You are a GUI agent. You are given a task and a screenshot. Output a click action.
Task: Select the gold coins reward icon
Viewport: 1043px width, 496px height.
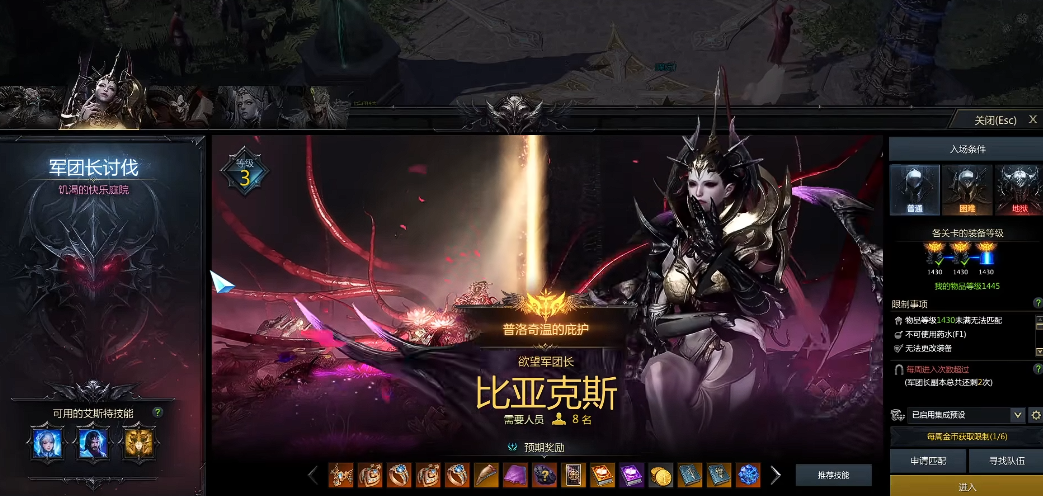660,474
